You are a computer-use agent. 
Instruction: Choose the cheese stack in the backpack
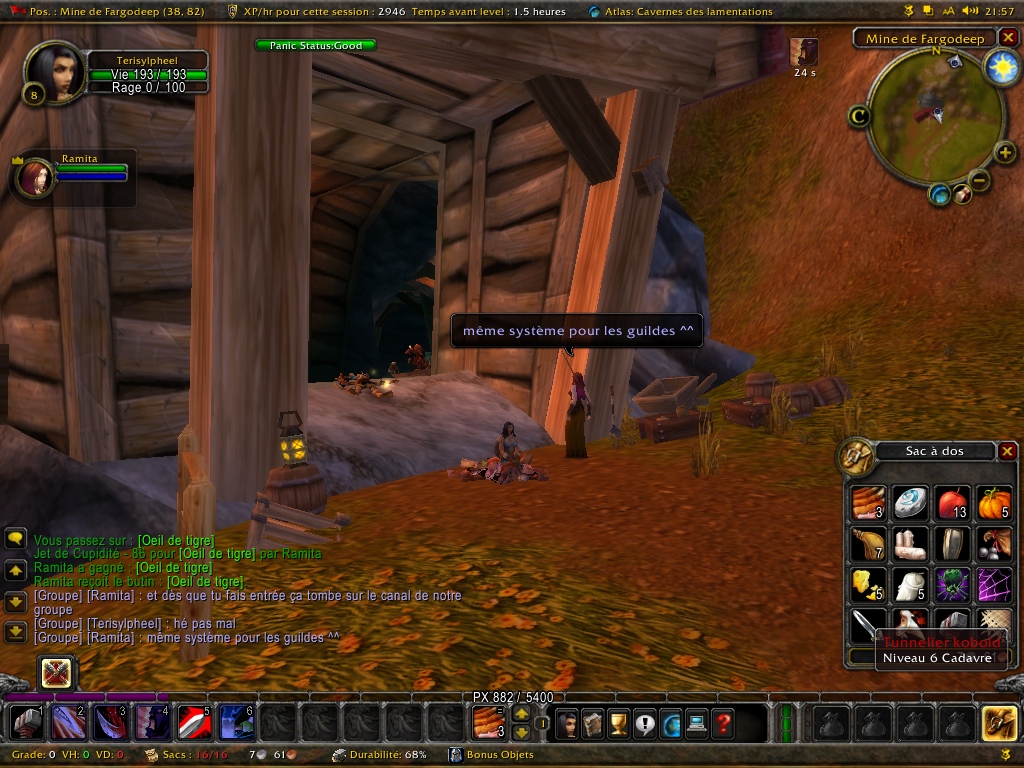[x=868, y=585]
